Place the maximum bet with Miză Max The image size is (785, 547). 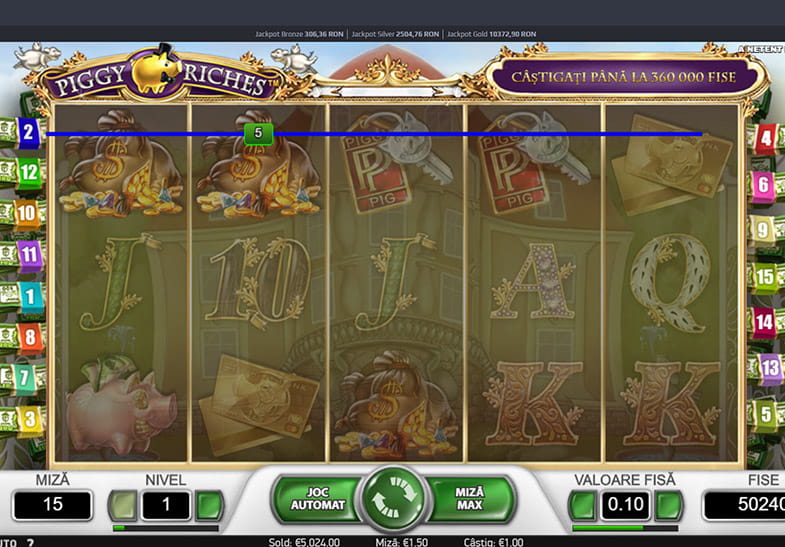[x=468, y=499]
